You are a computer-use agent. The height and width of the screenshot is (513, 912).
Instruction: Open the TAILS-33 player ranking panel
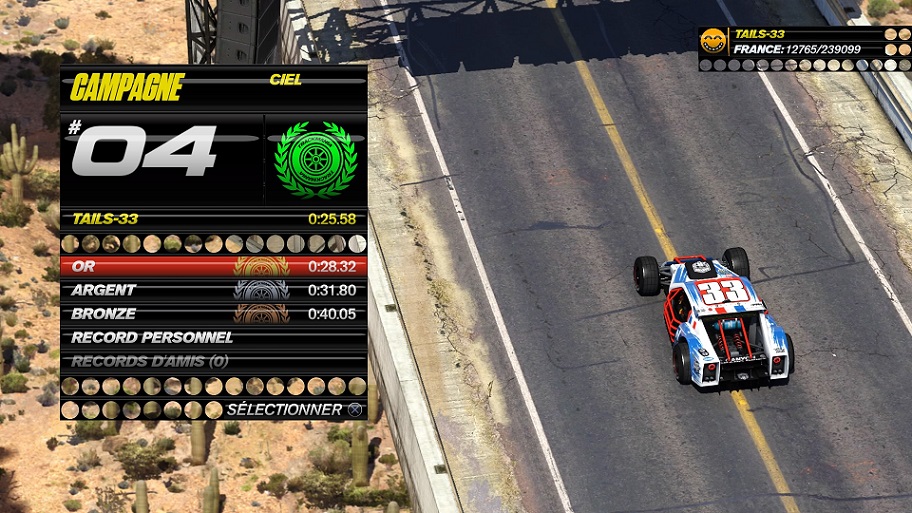(x=804, y=48)
